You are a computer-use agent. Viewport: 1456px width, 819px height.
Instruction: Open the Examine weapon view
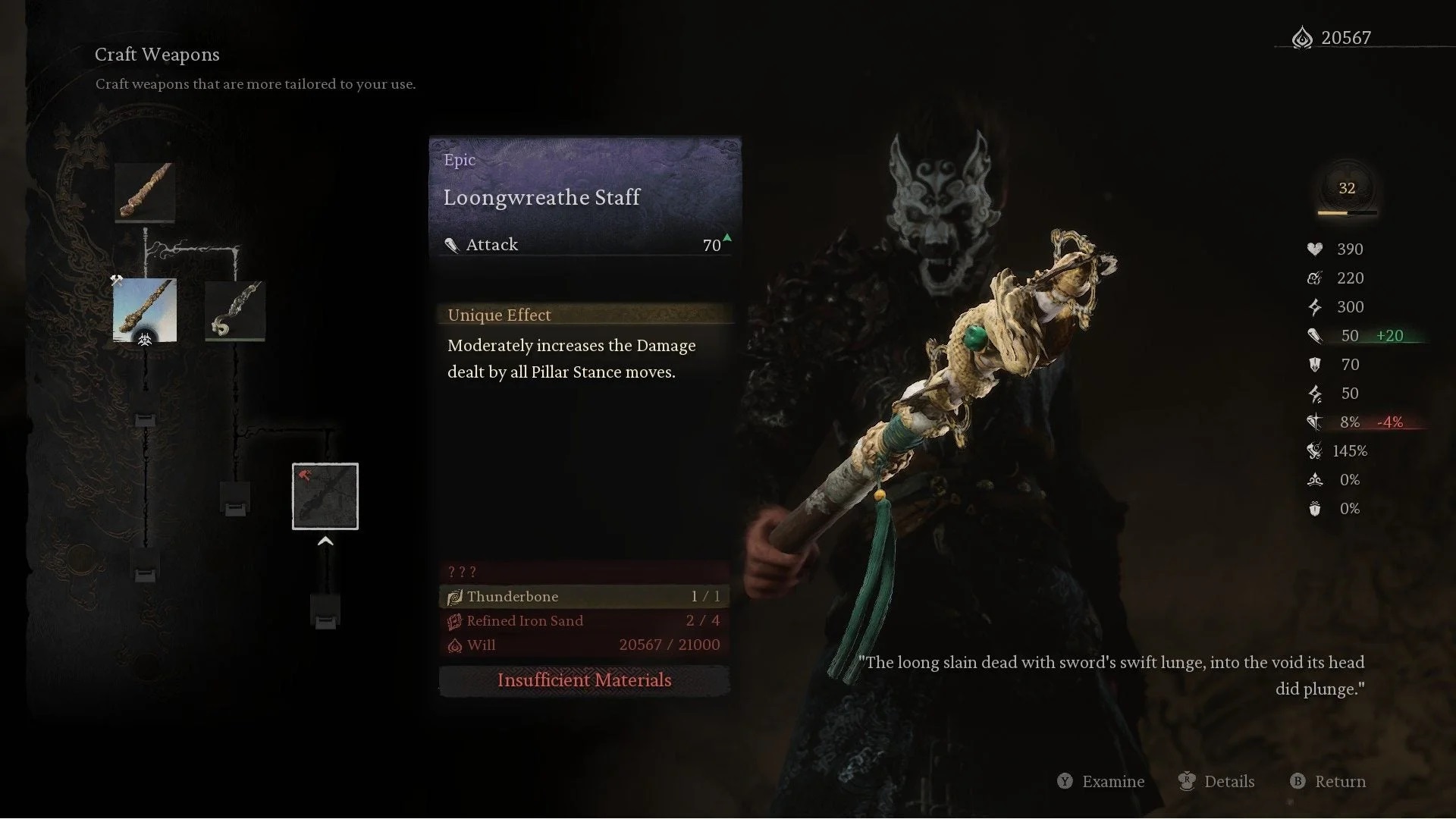pos(1101,782)
